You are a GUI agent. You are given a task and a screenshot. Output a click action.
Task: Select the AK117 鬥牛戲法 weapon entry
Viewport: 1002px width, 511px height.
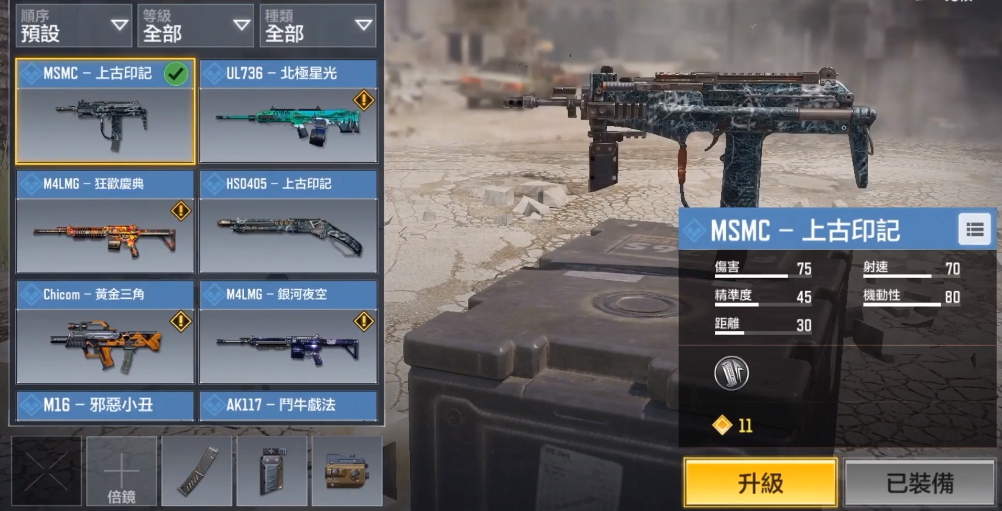point(288,405)
